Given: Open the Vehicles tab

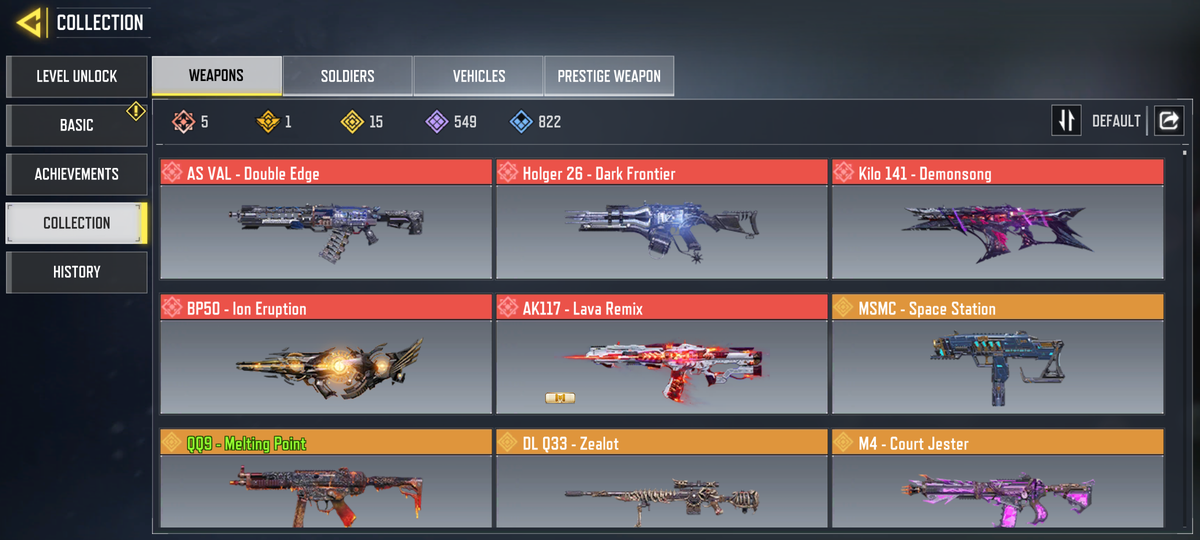Looking at the screenshot, I should (478, 76).
